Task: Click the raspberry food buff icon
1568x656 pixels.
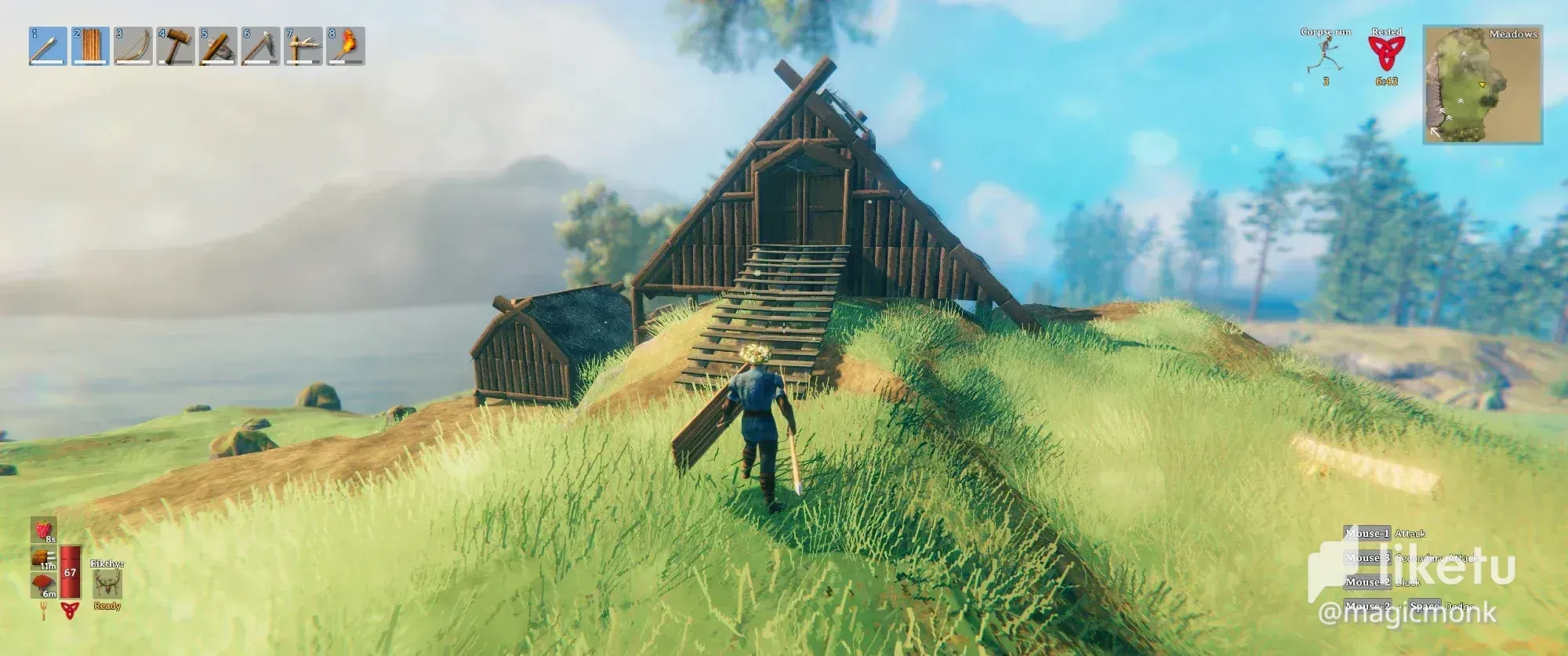Action: pos(43,531)
